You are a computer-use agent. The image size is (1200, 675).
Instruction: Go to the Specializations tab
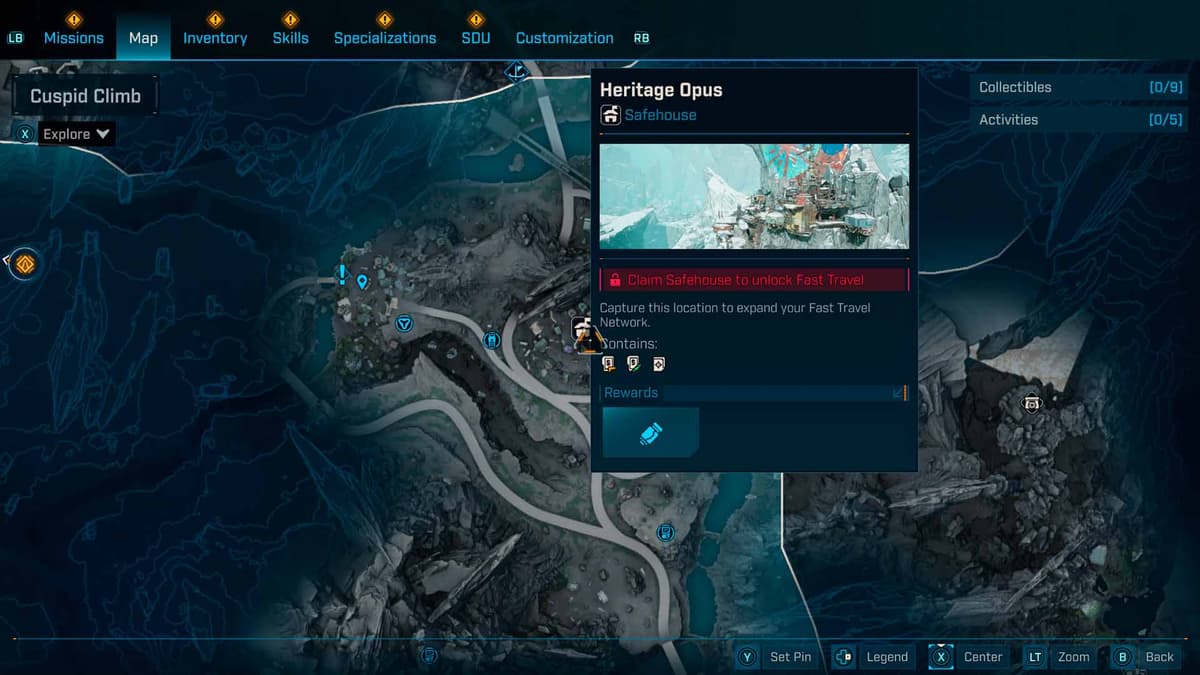385,38
